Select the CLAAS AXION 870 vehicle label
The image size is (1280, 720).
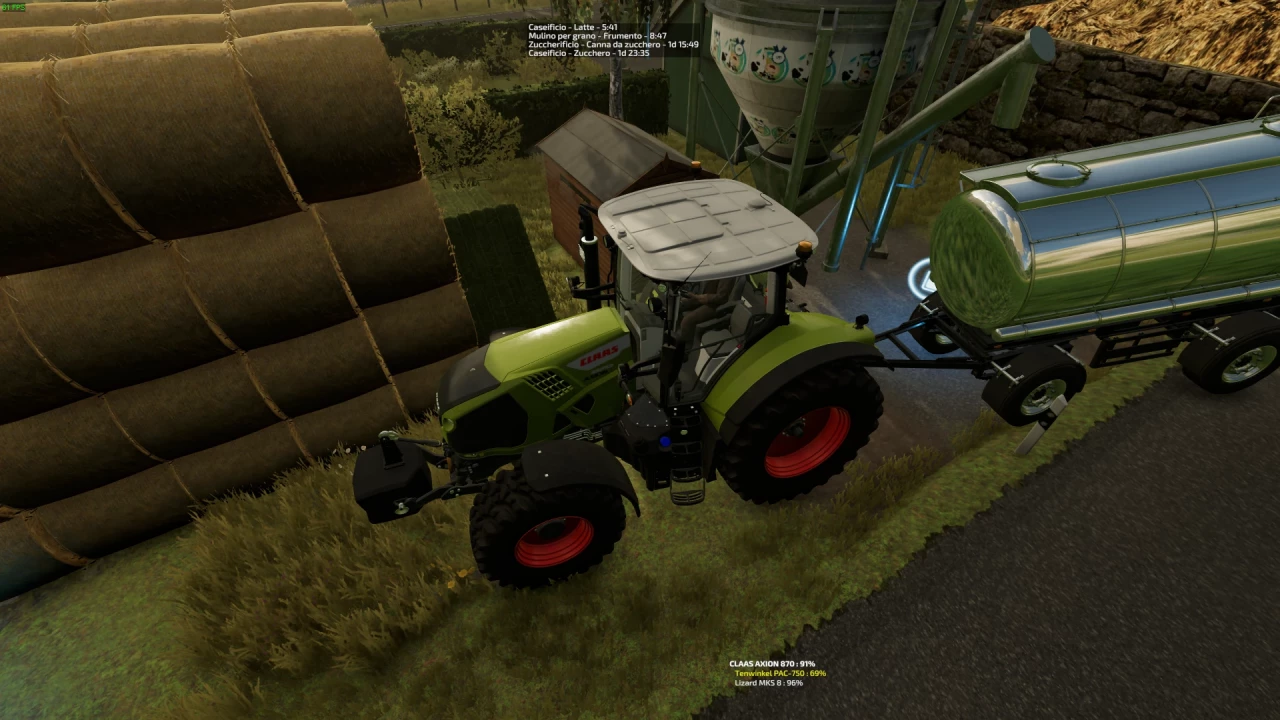[x=775, y=662]
